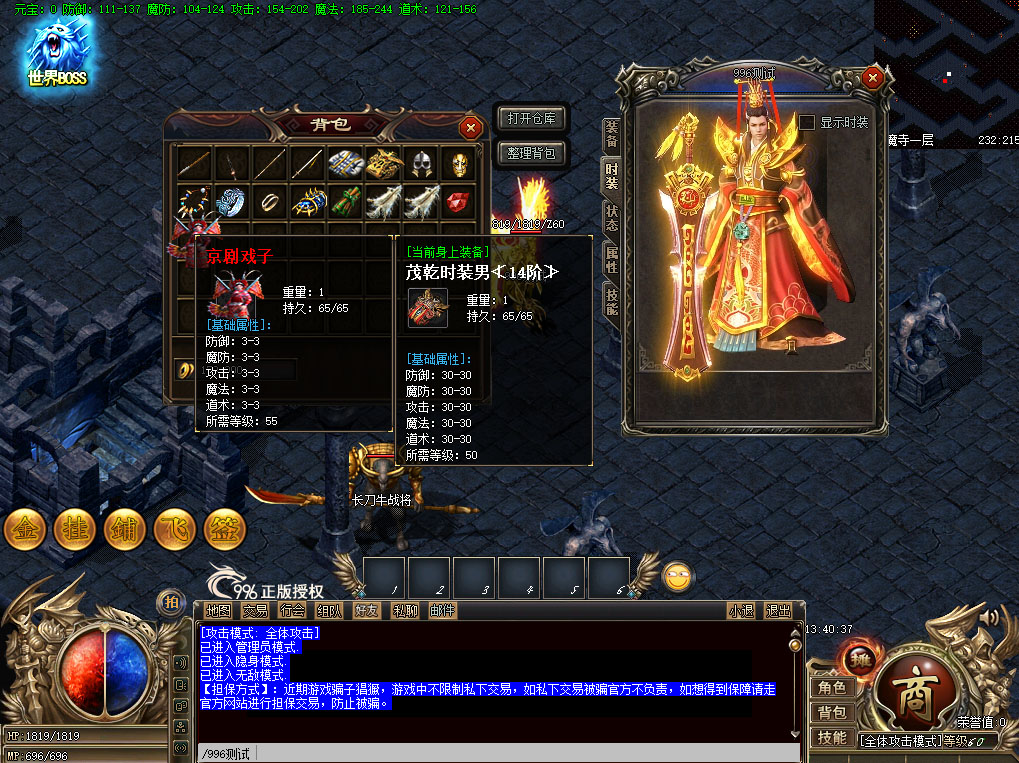This screenshot has height=763, width=1019.
Task: Select the golden mask item in the bag
Action: 457,165
